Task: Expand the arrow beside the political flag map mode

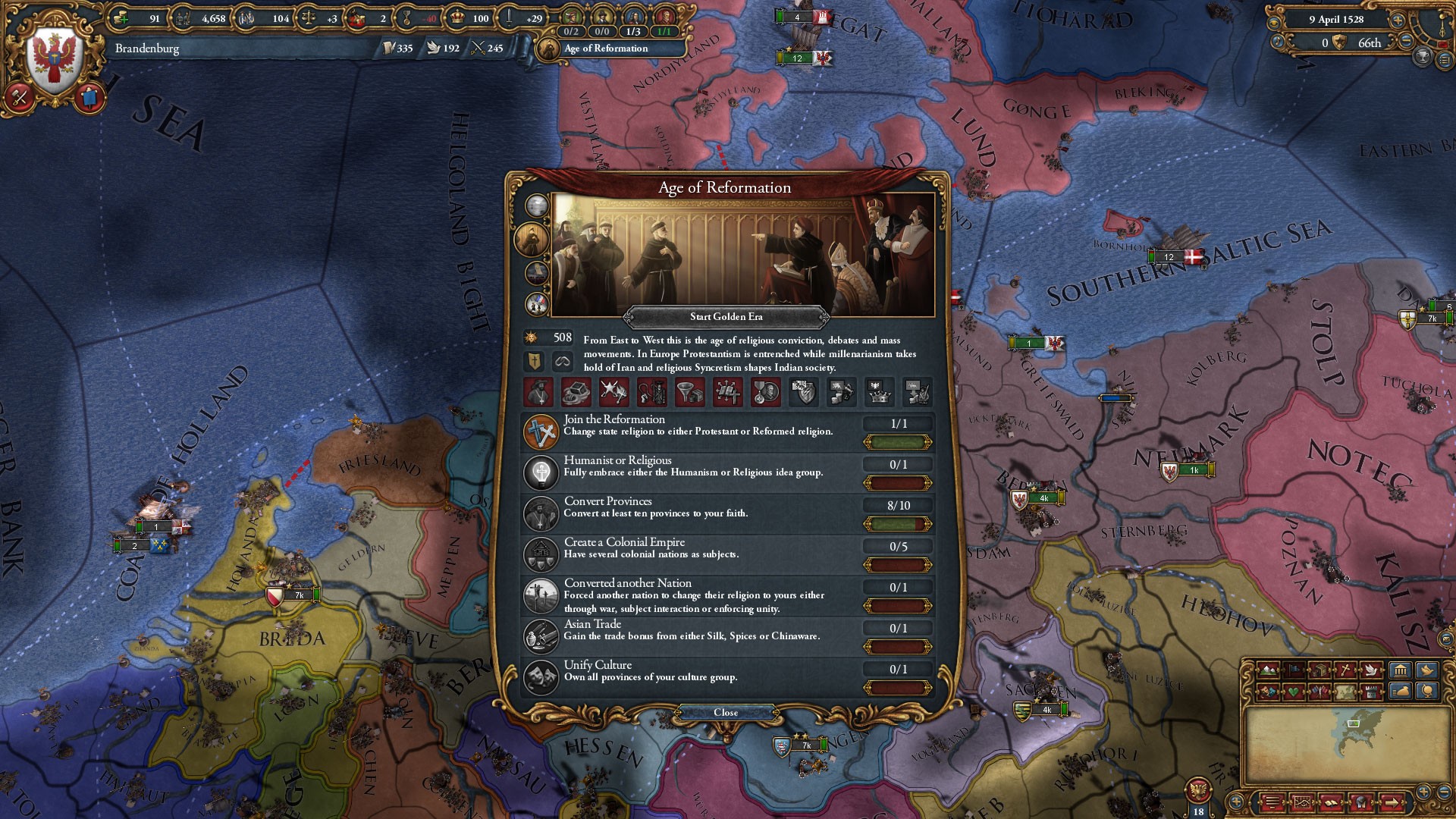Action: coord(1304,670)
